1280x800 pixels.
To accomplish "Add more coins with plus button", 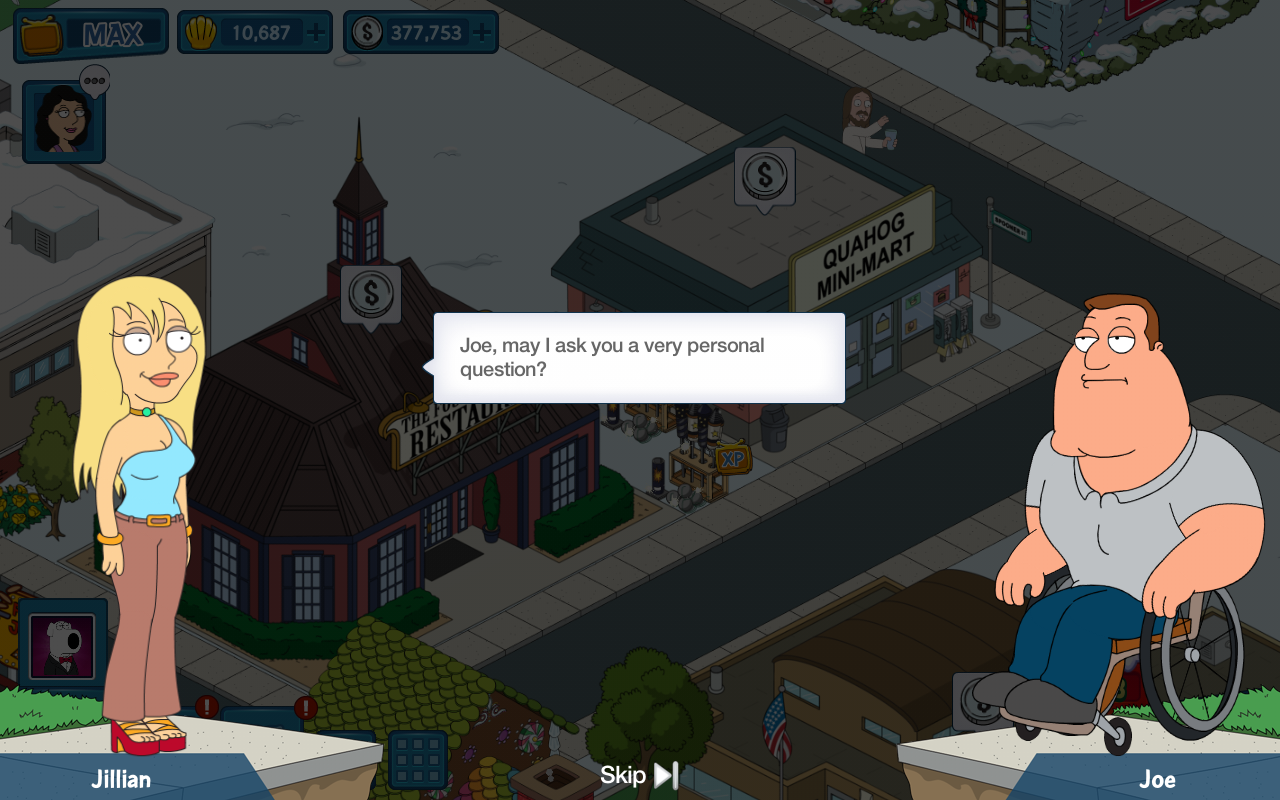I will point(482,33).
